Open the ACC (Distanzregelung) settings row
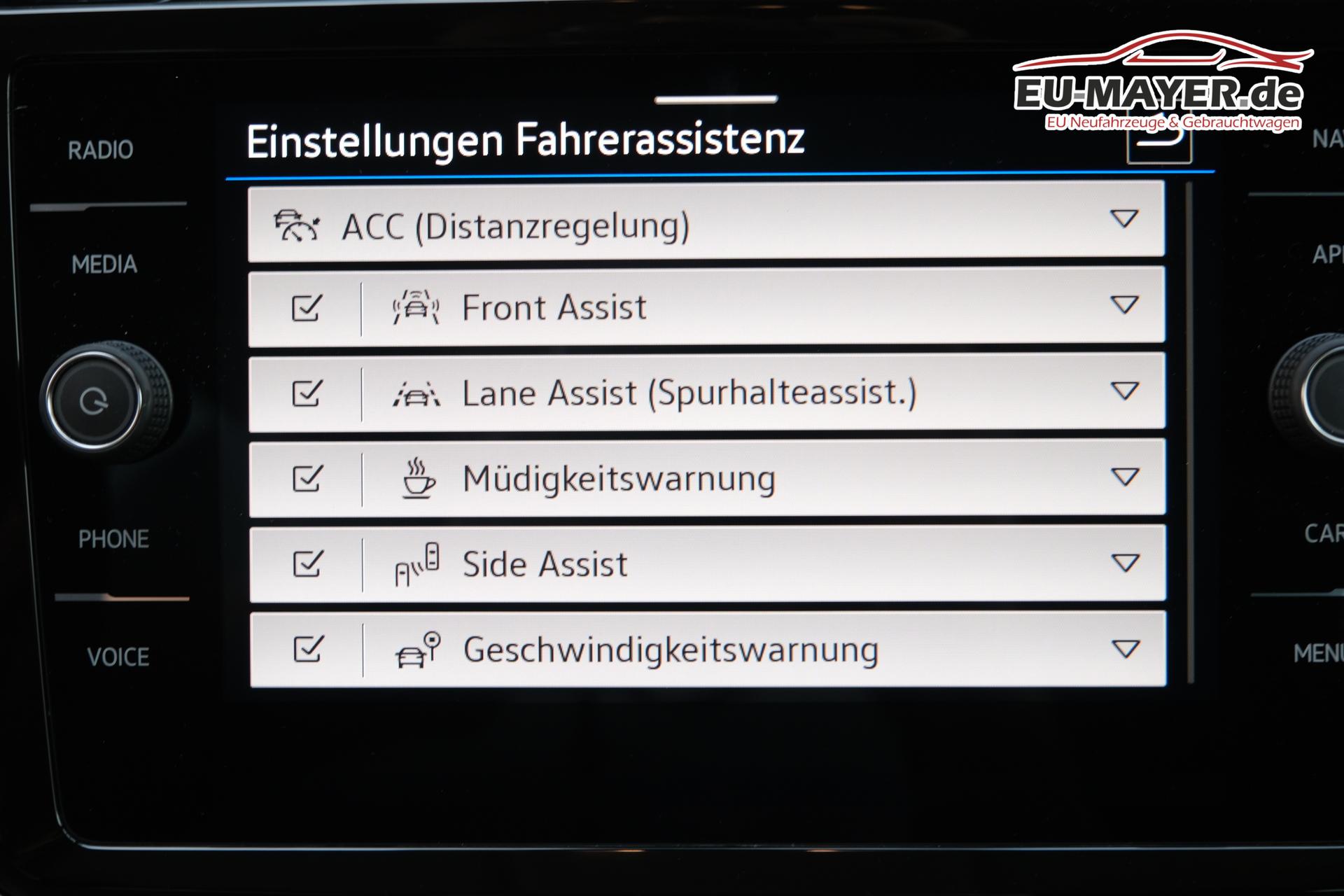1344x896 pixels. pos(515,226)
